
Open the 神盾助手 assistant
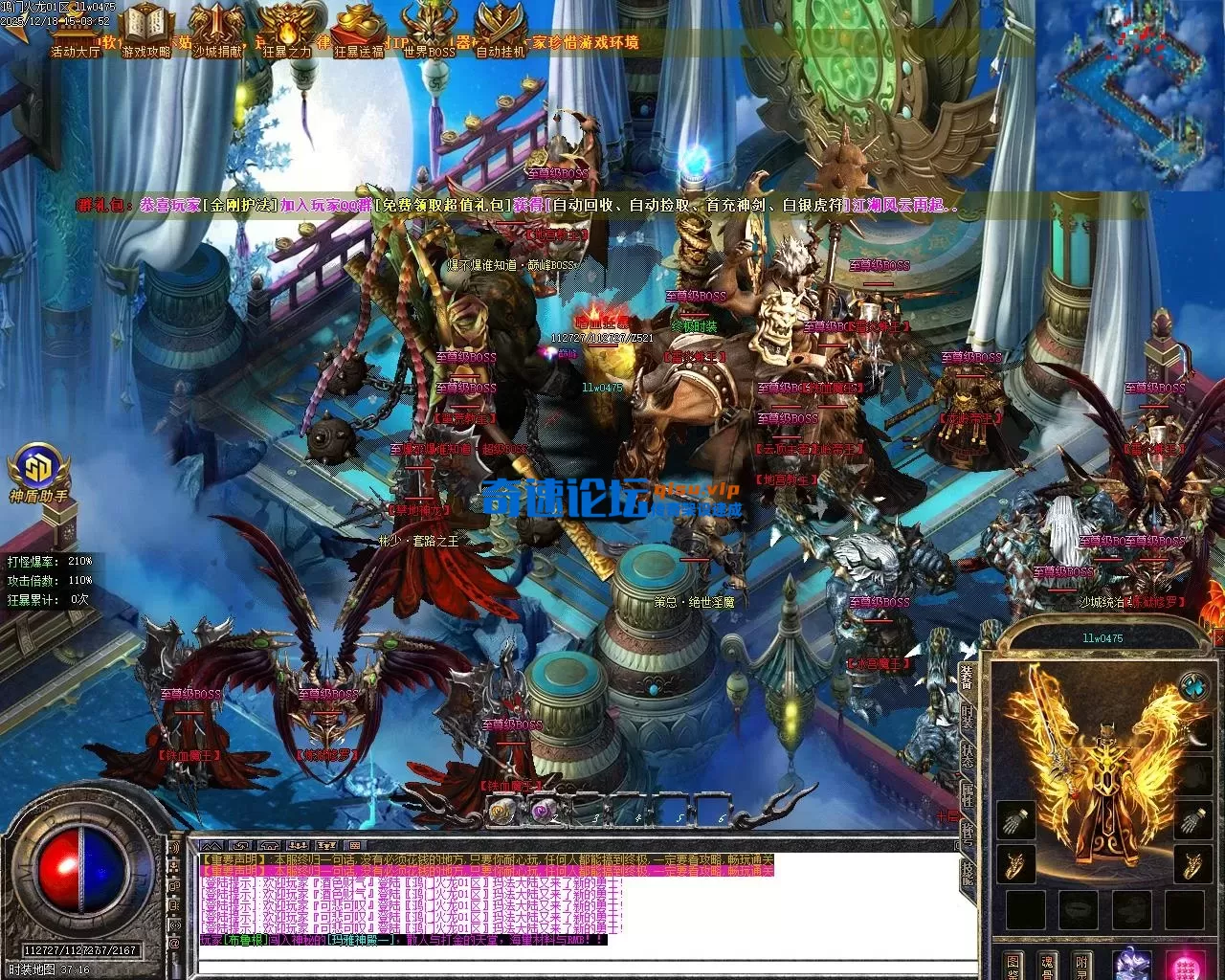pyautogui.click(x=38, y=471)
